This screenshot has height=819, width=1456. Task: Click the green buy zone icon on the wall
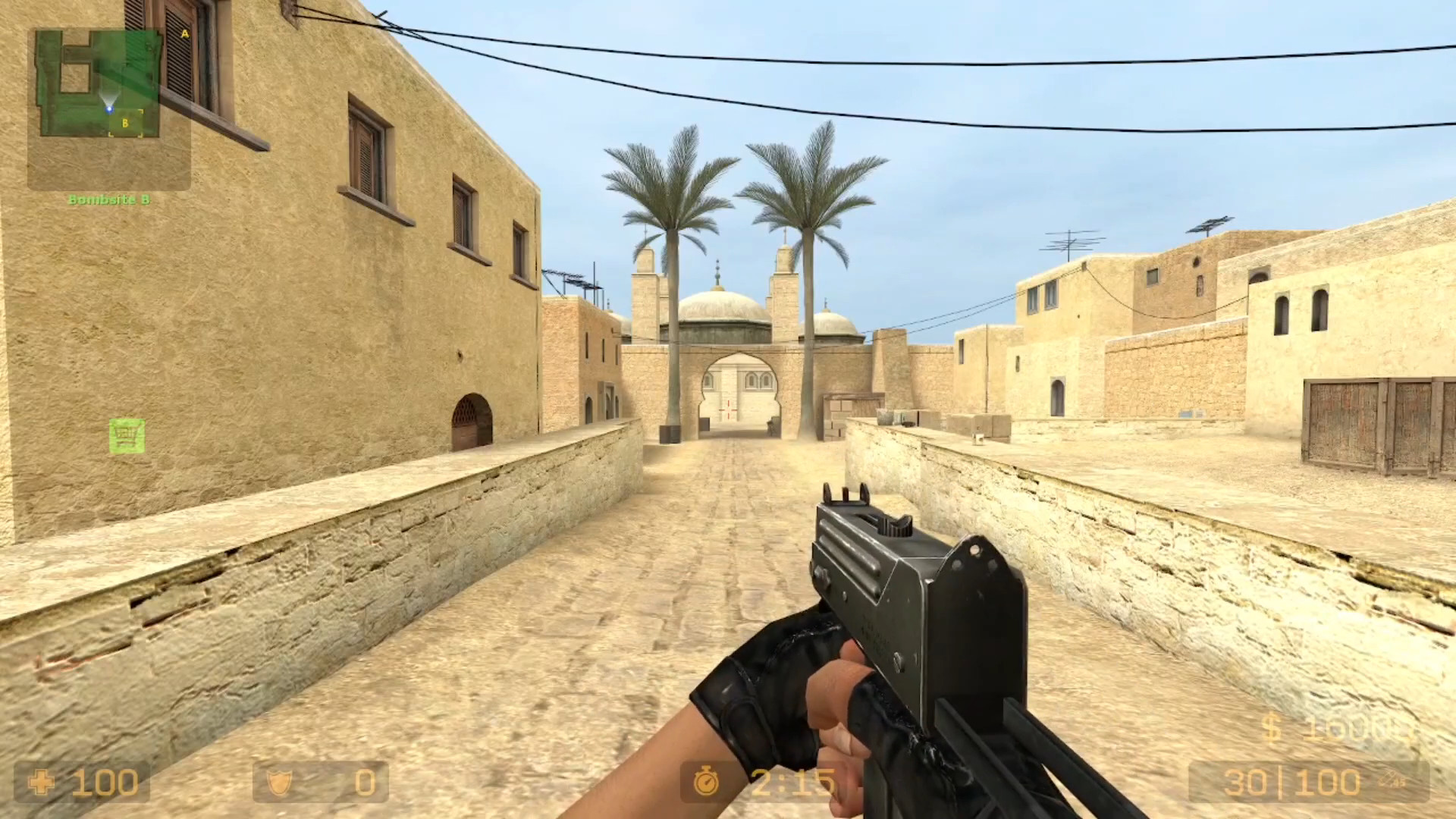[x=129, y=435]
